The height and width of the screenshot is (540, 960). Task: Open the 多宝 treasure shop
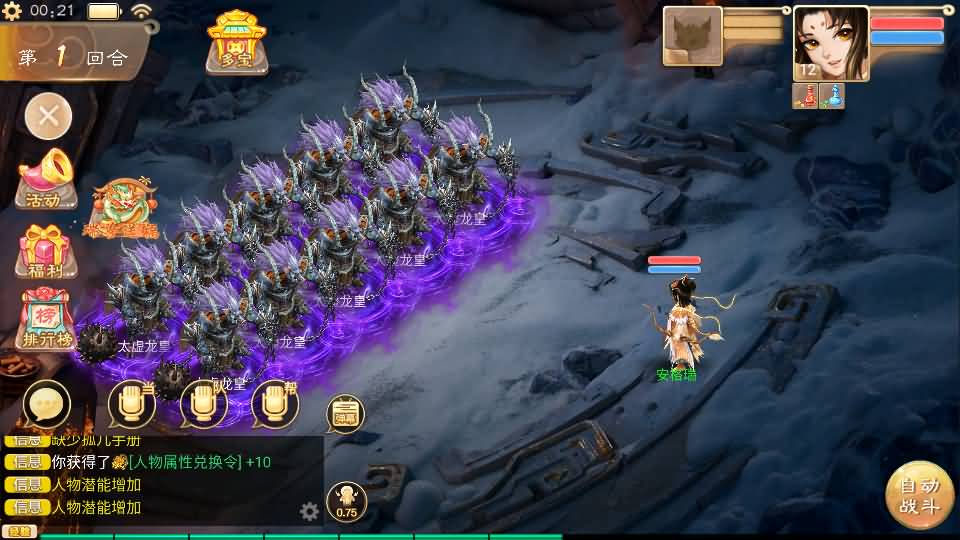(x=237, y=42)
